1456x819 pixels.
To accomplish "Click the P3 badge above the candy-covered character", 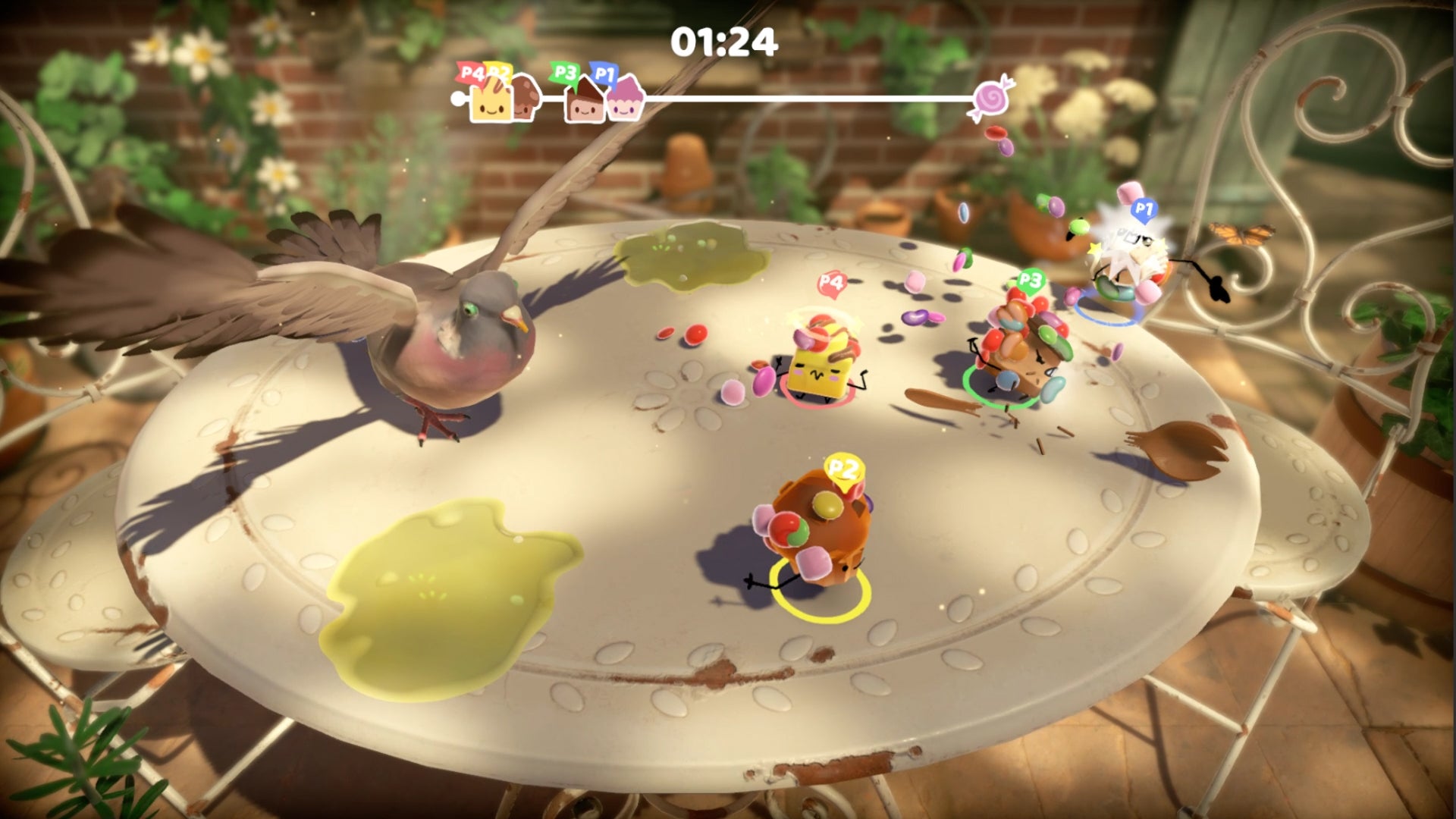I will [1029, 279].
